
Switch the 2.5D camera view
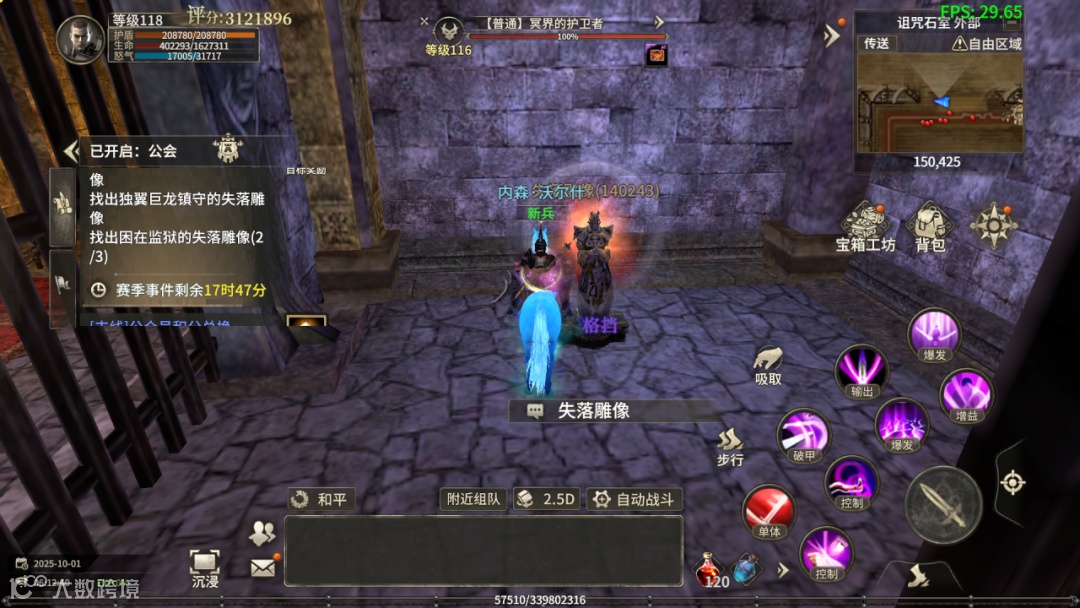(x=546, y=499)
